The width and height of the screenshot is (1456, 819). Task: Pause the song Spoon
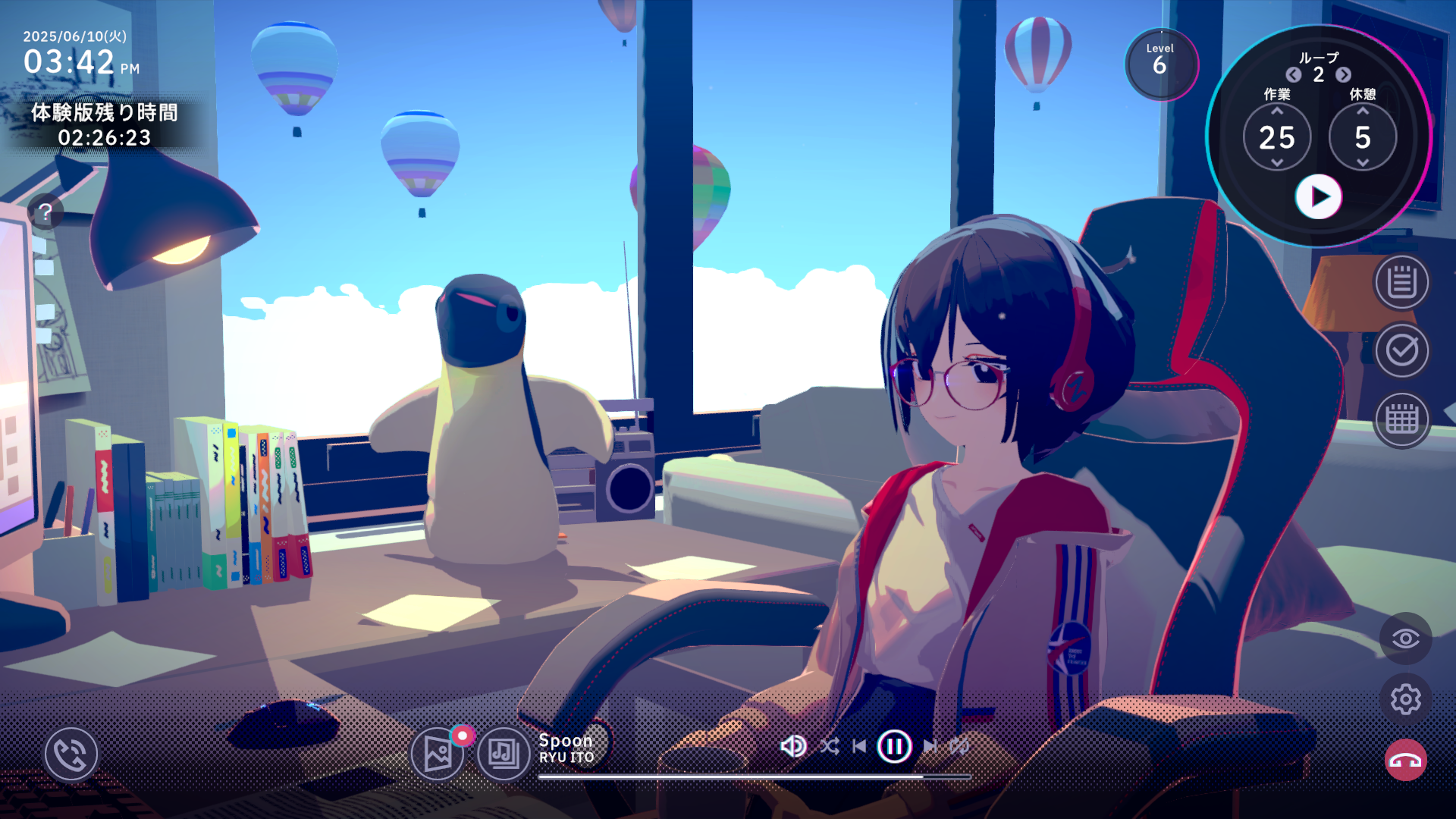[894, 746]
